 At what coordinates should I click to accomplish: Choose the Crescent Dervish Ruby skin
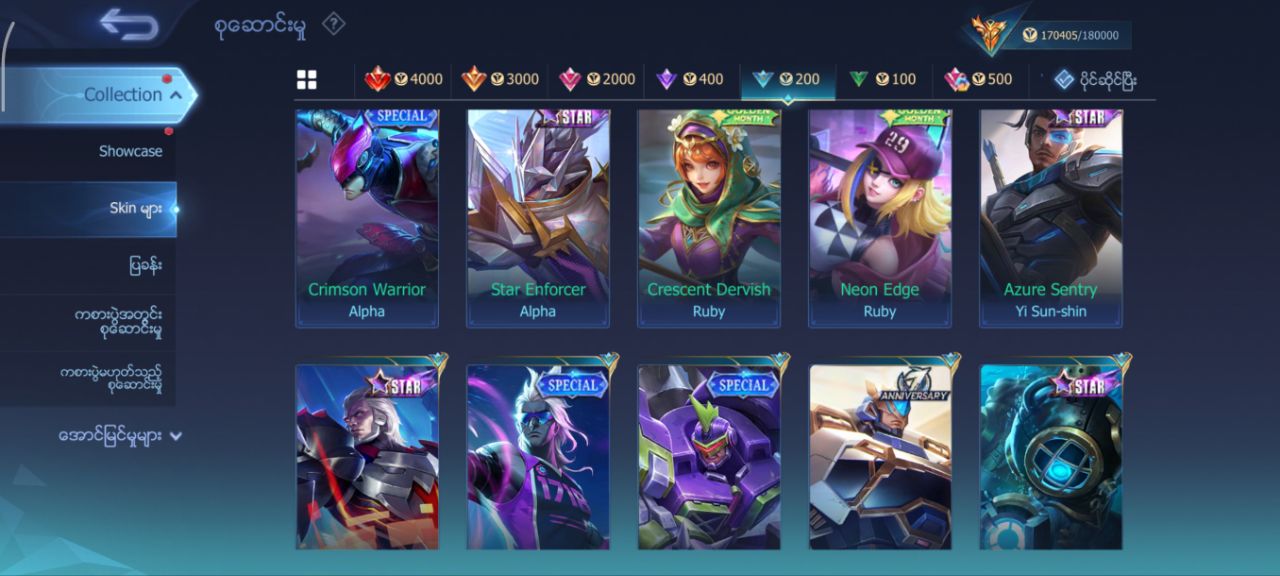pos(709,218)
